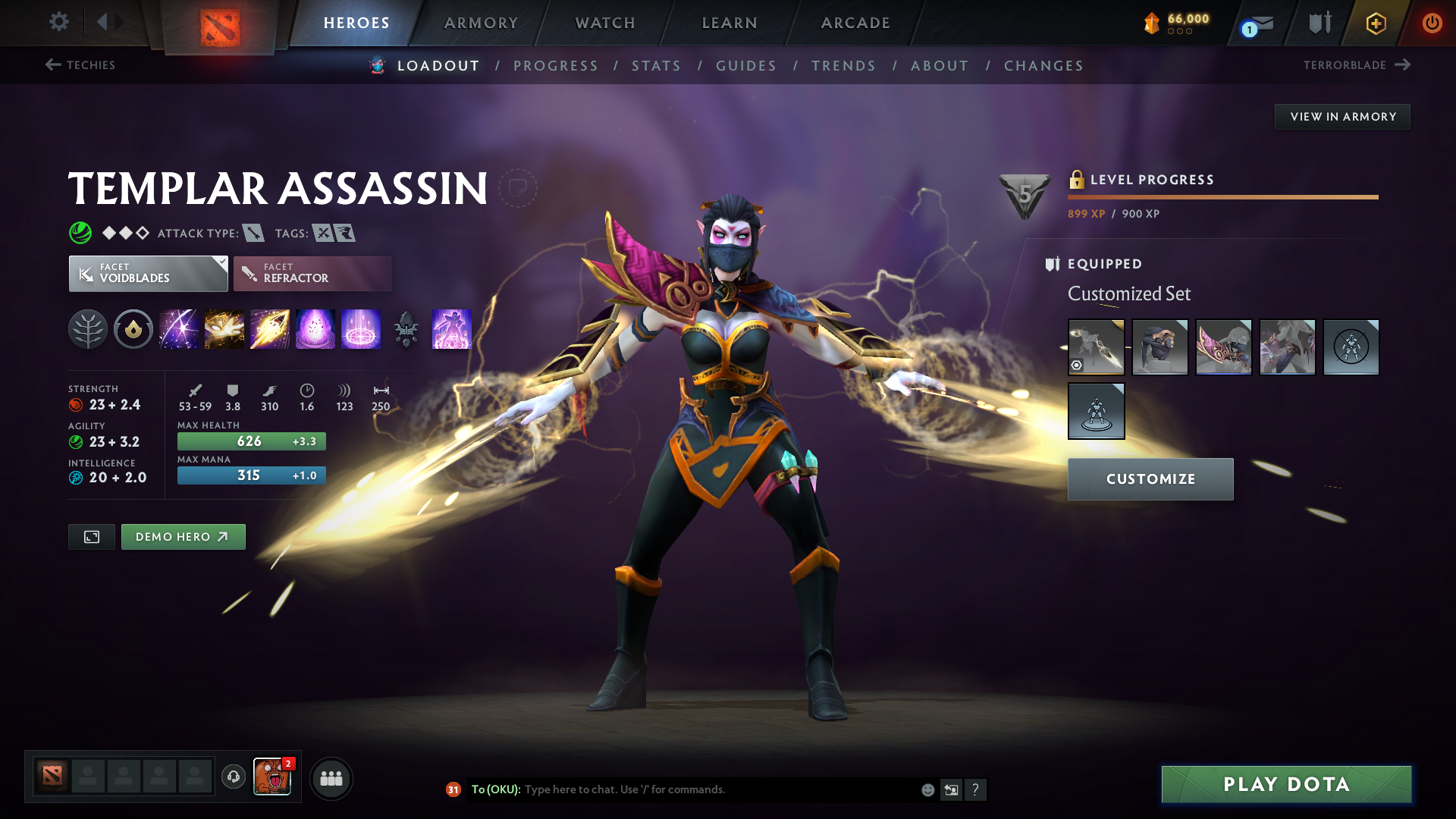
Task: Select the Refractor facet
Action: pos(312,274)
